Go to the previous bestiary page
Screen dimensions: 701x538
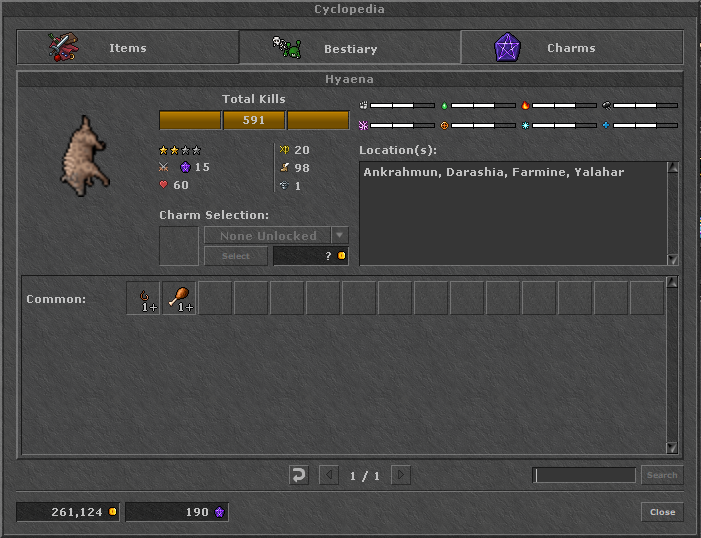coord(329,475)
